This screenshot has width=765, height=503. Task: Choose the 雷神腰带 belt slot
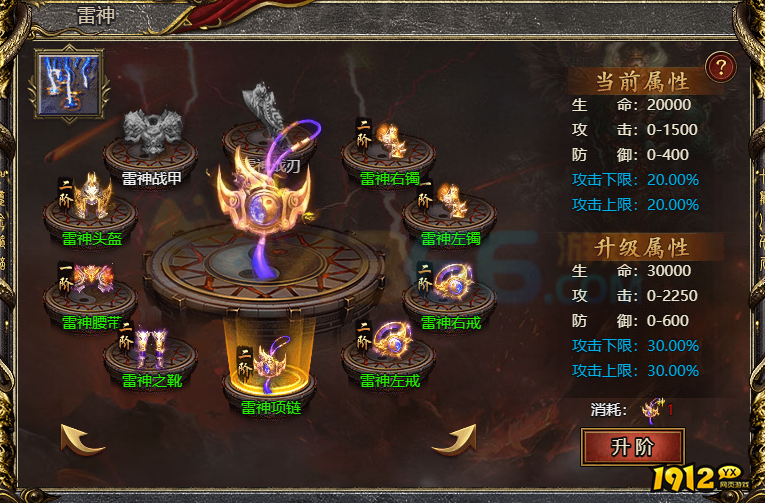(90, 290)
